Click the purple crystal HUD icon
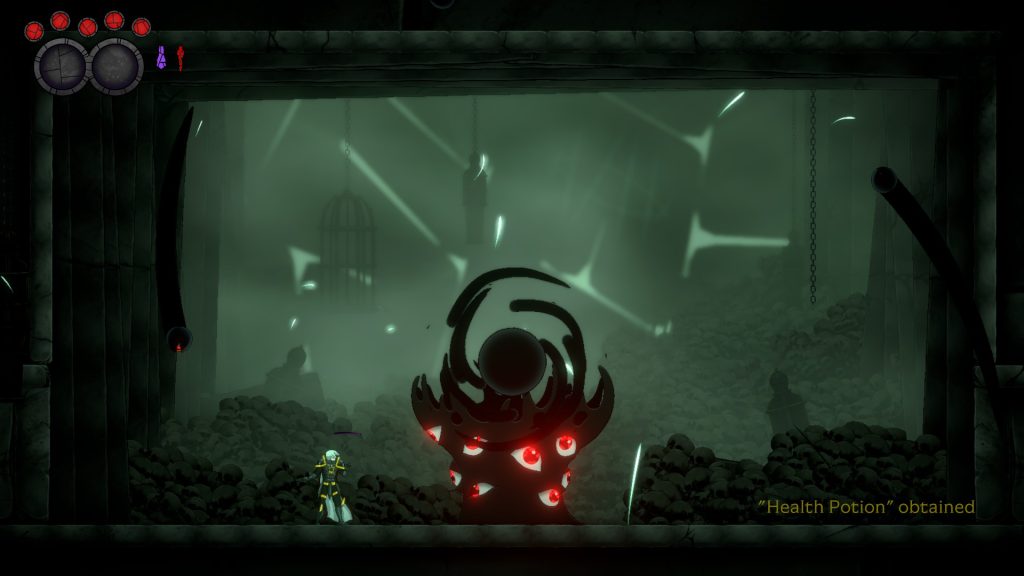The width and height of the screenshot is (1024, 576). coord(161,58)
